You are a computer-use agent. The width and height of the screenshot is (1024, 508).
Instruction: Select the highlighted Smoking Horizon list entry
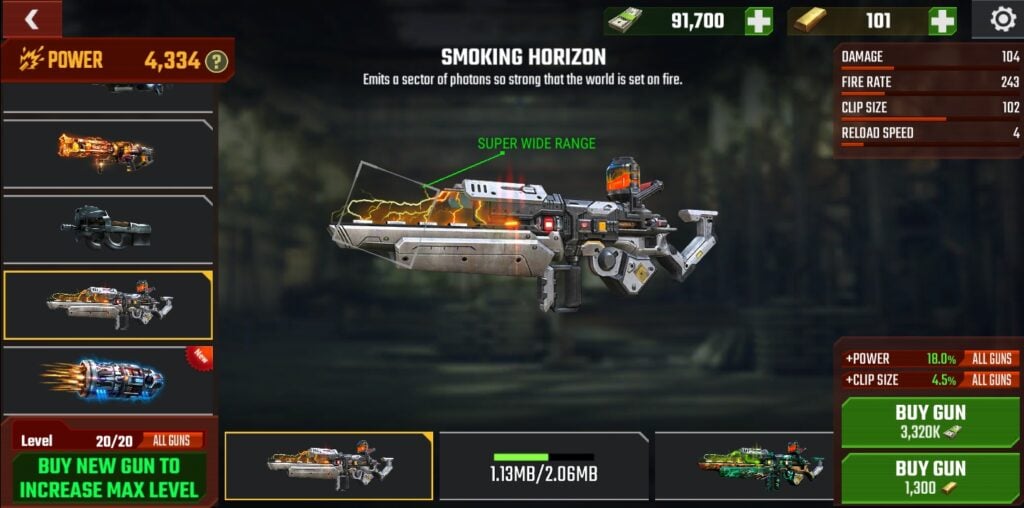coord(107,305)
